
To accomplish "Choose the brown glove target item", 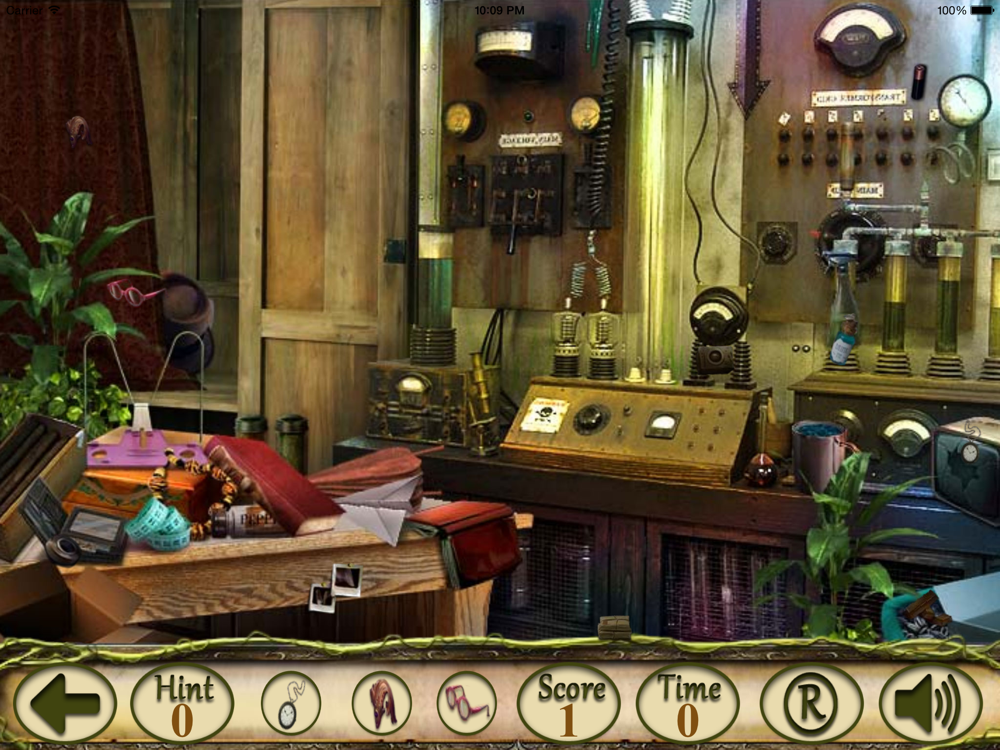I will point(381,703).
